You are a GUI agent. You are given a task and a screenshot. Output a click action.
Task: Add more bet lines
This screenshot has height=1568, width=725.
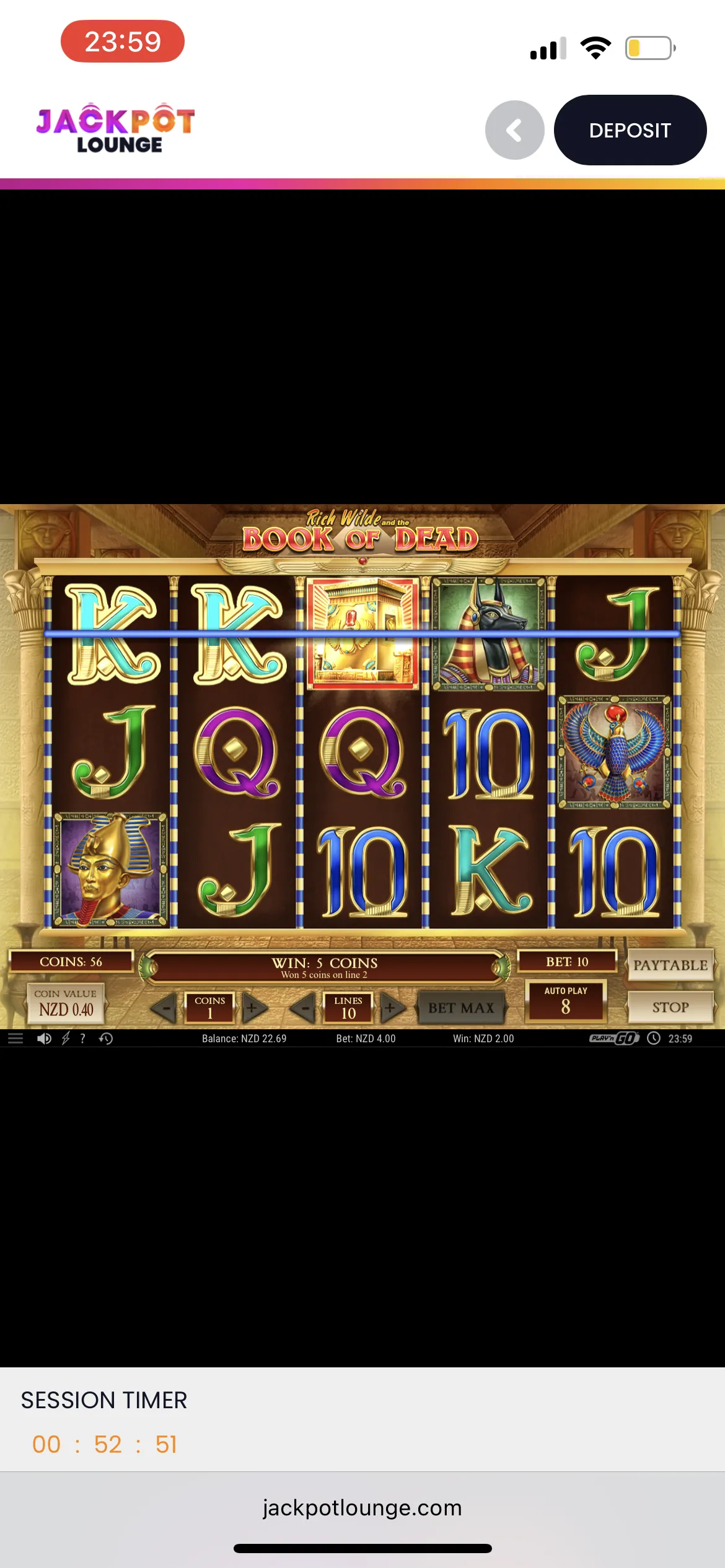pos(392,1008)
